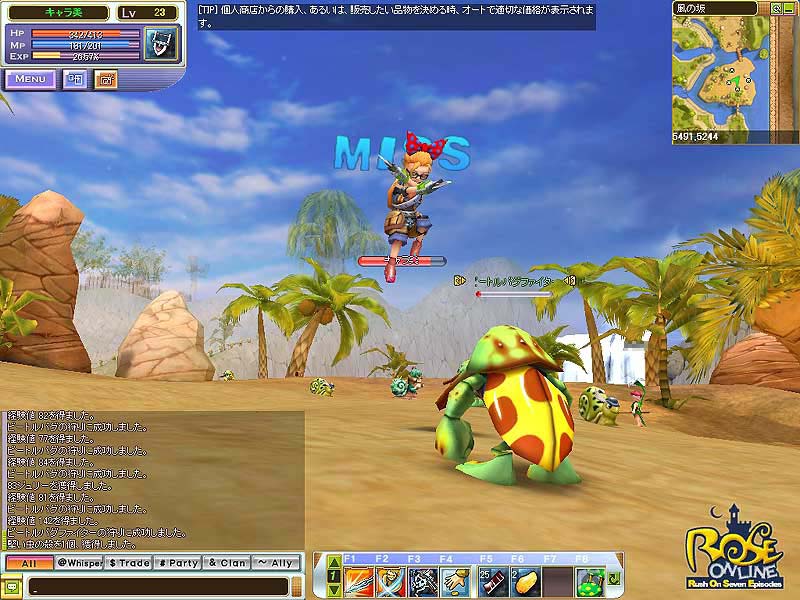Click the orange camera icon button
800x600 pixels.
[105, 78]
